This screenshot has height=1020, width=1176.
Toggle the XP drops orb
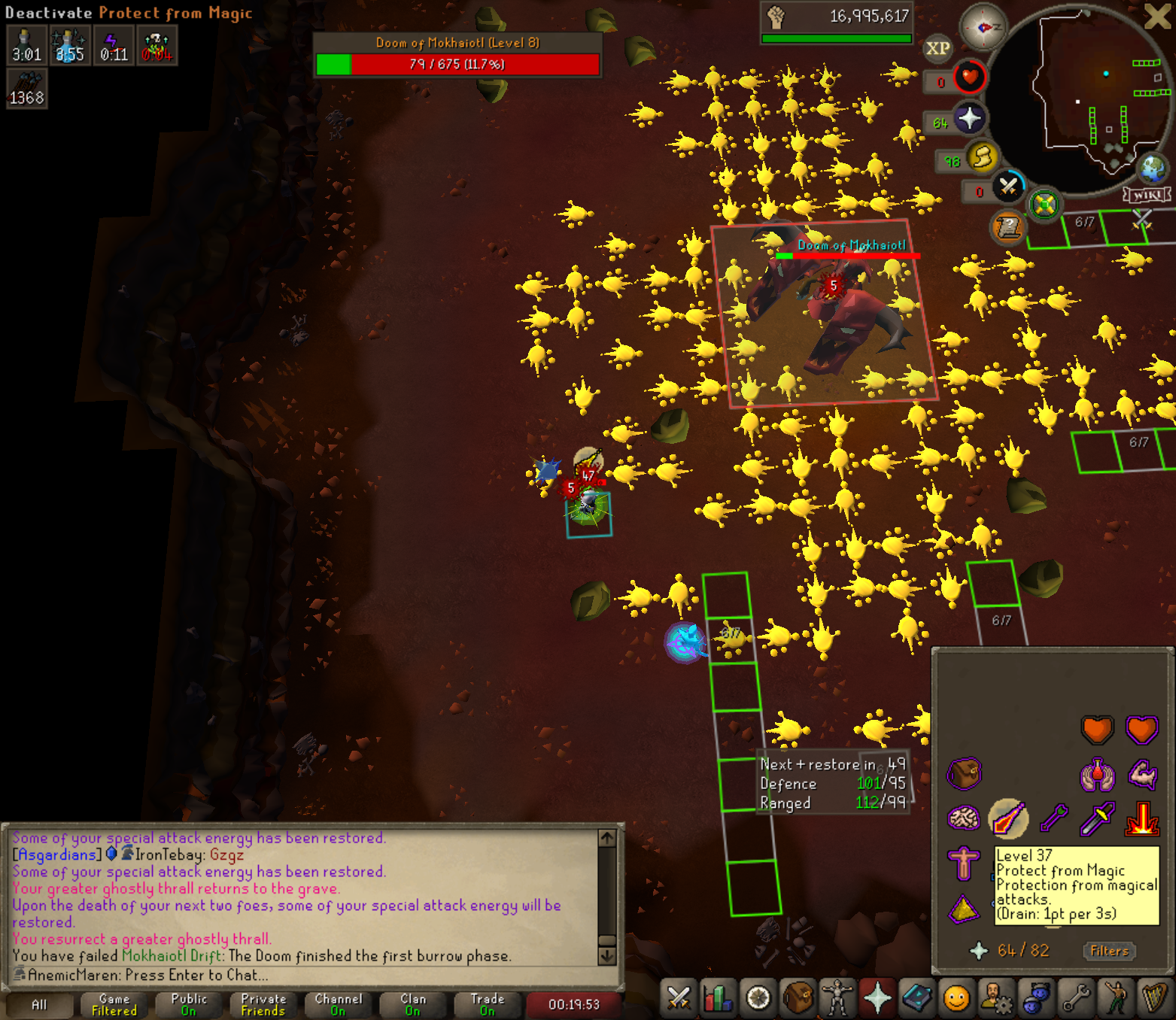937,49
